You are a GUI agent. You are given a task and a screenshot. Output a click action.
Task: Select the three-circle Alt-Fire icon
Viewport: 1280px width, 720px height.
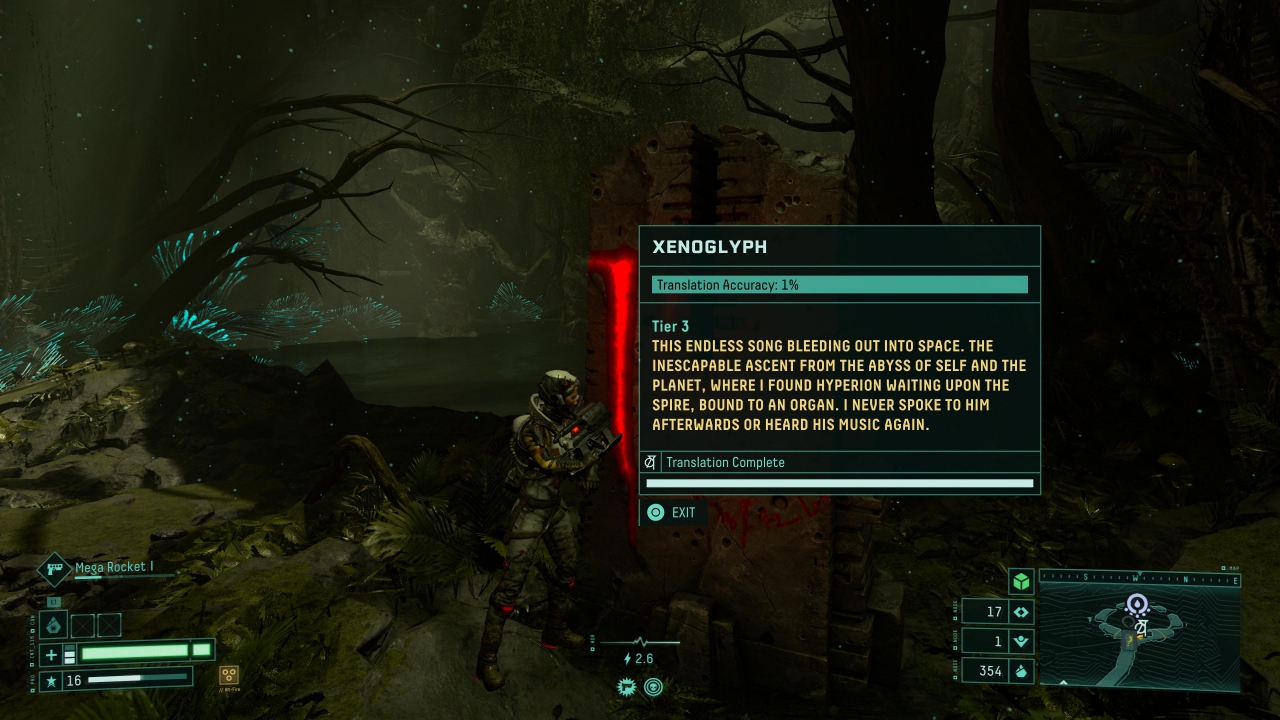[x=229, y=675]
